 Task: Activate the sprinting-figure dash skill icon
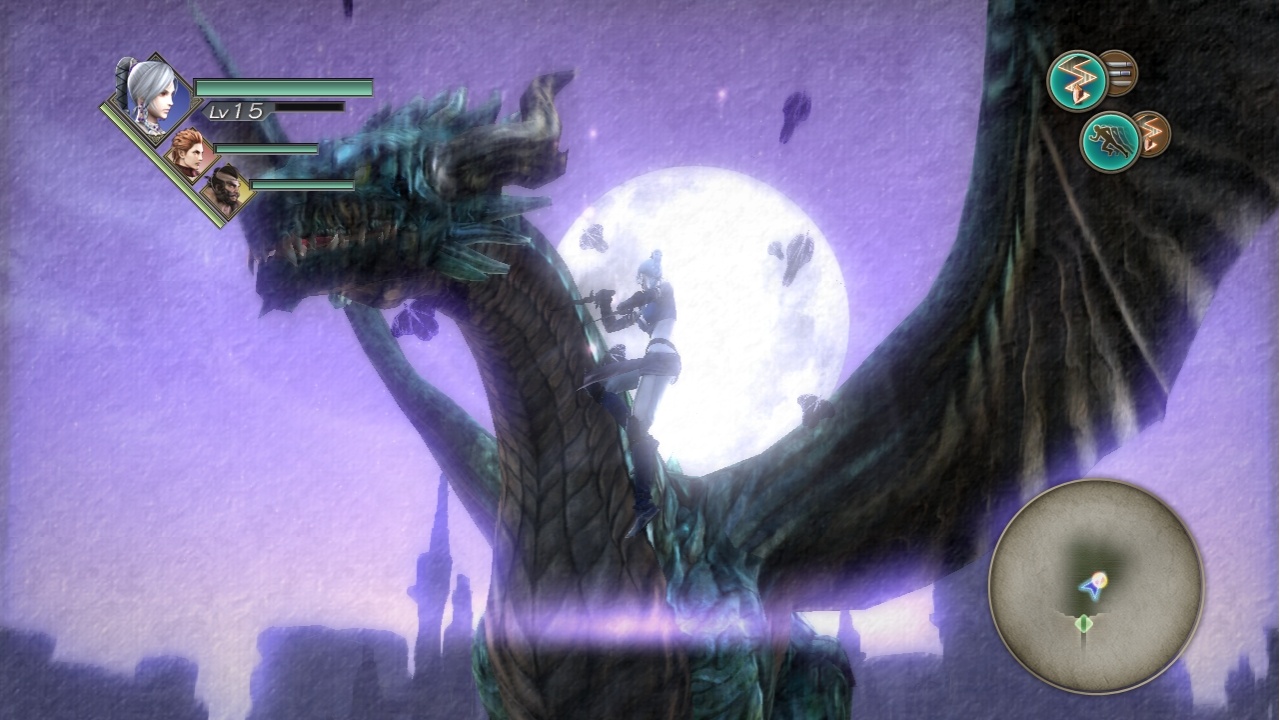(1108, 141)
